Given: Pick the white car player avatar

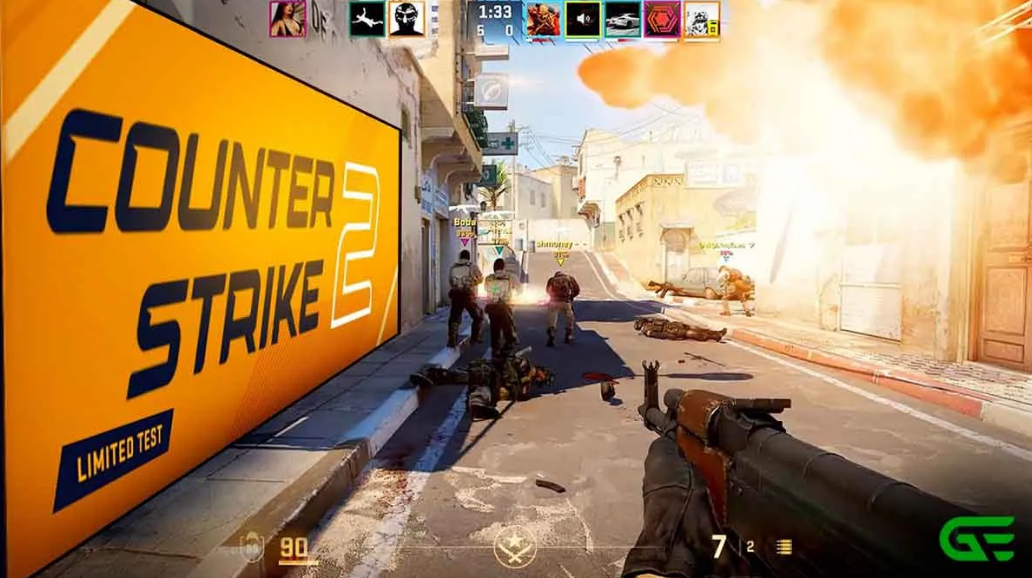Looking at the screenshot, I should [622, 19].
